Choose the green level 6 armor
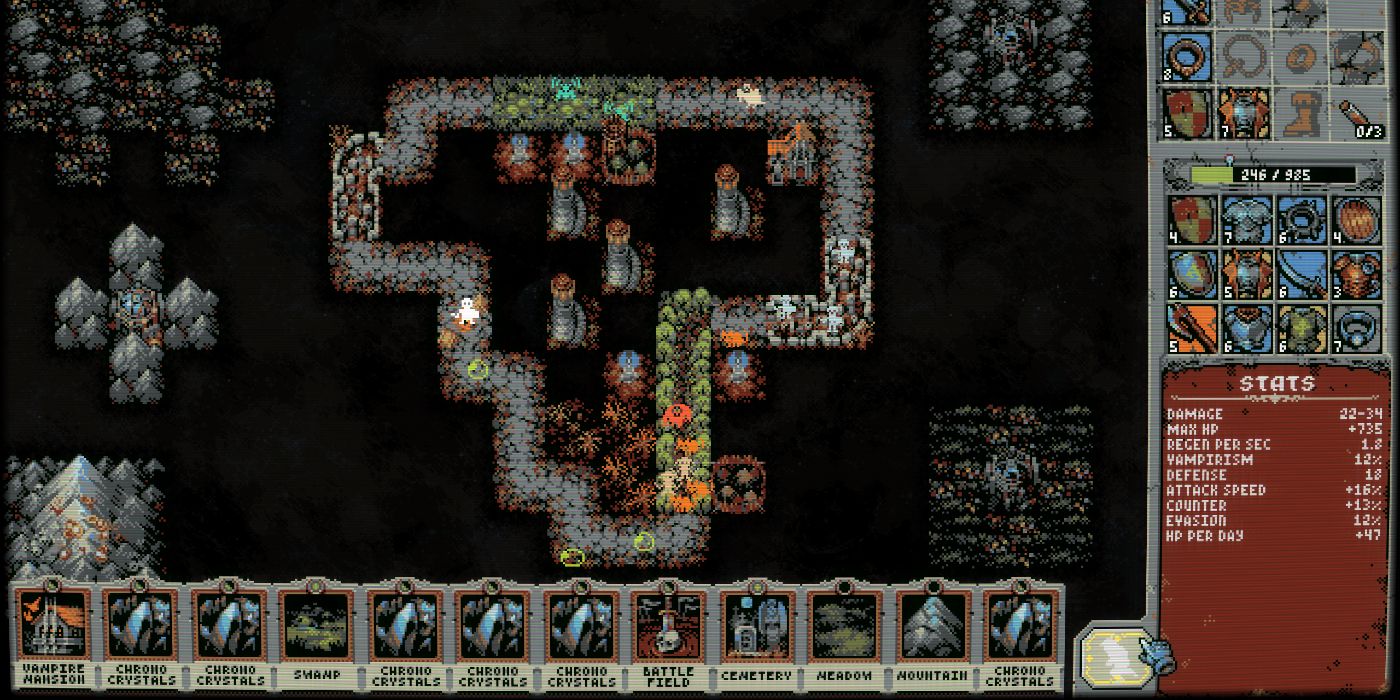1400x700 pixels. 1301,328
